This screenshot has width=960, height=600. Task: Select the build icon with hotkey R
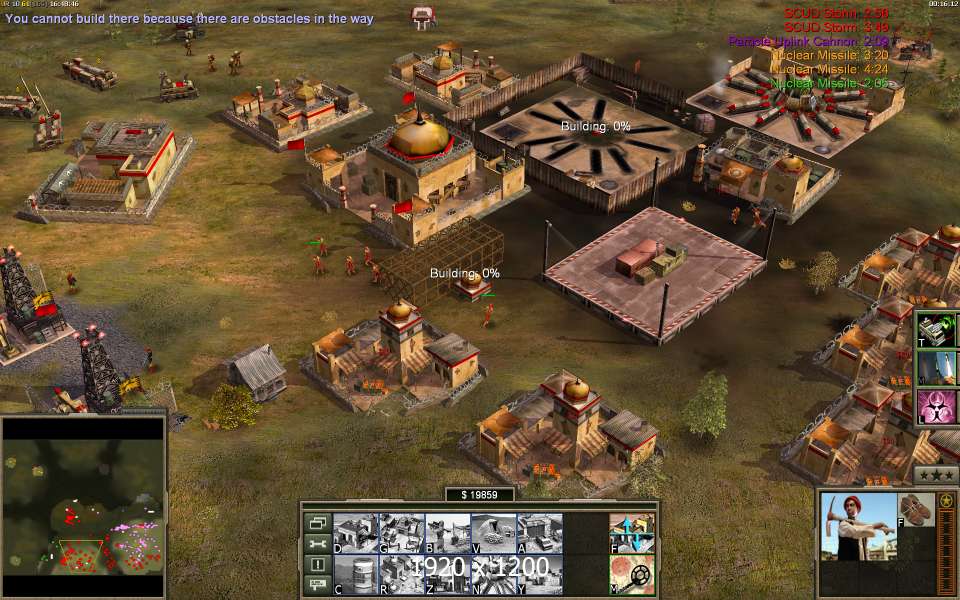(x=401, y=574)
